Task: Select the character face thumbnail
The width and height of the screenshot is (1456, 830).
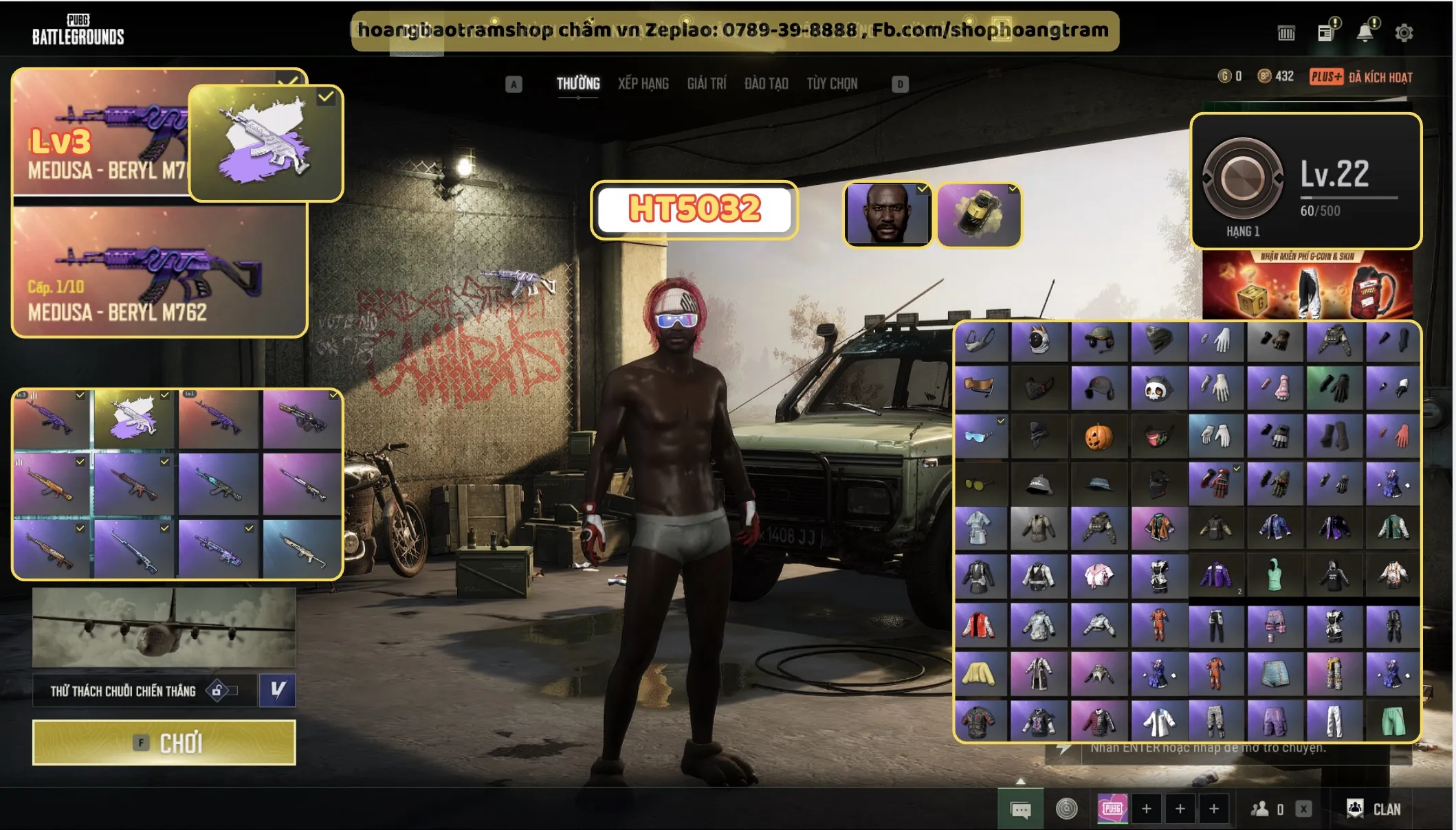Action: click(x=887, y=214)
